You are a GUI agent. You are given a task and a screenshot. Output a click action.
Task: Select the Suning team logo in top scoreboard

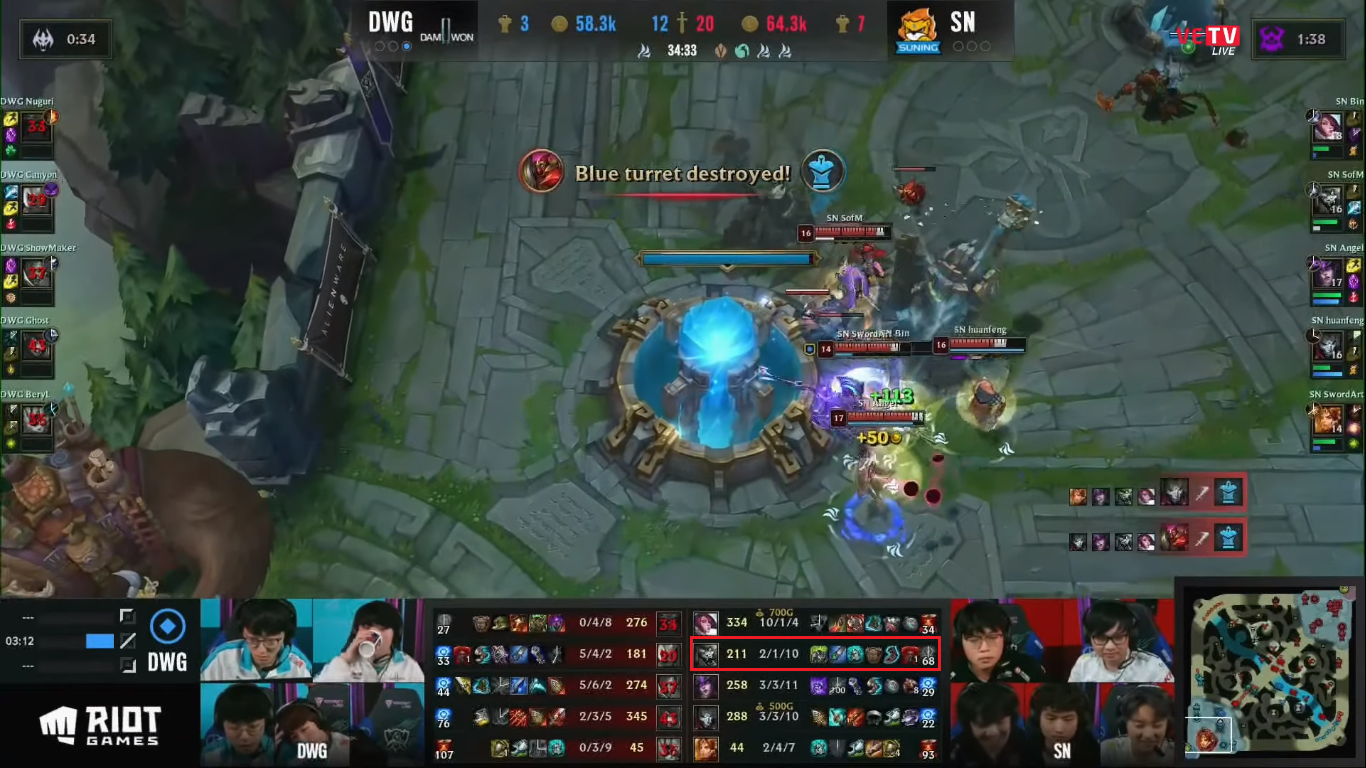click(x=917, y=32)
